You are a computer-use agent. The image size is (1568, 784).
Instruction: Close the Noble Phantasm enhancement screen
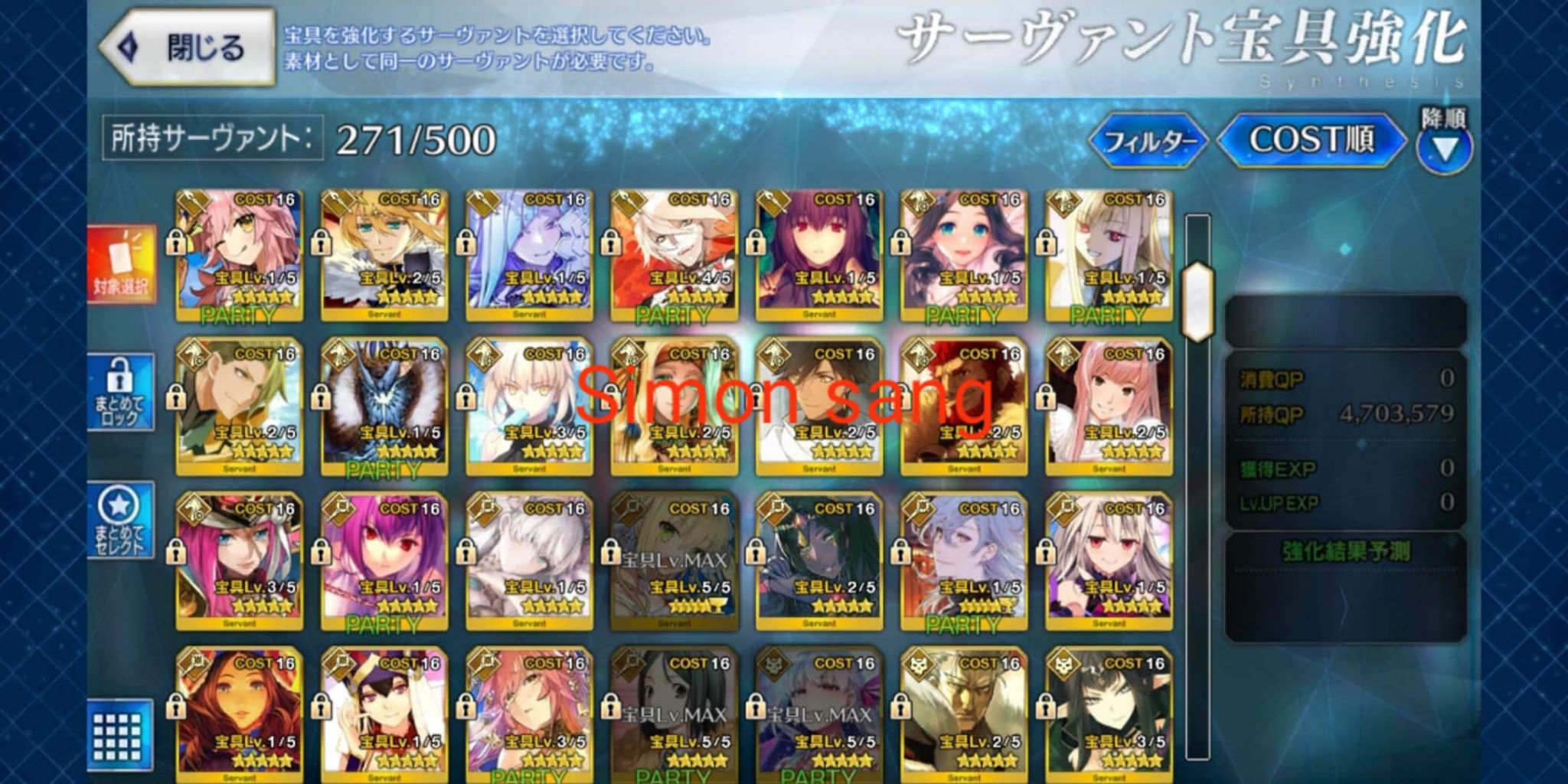point(188,47)
